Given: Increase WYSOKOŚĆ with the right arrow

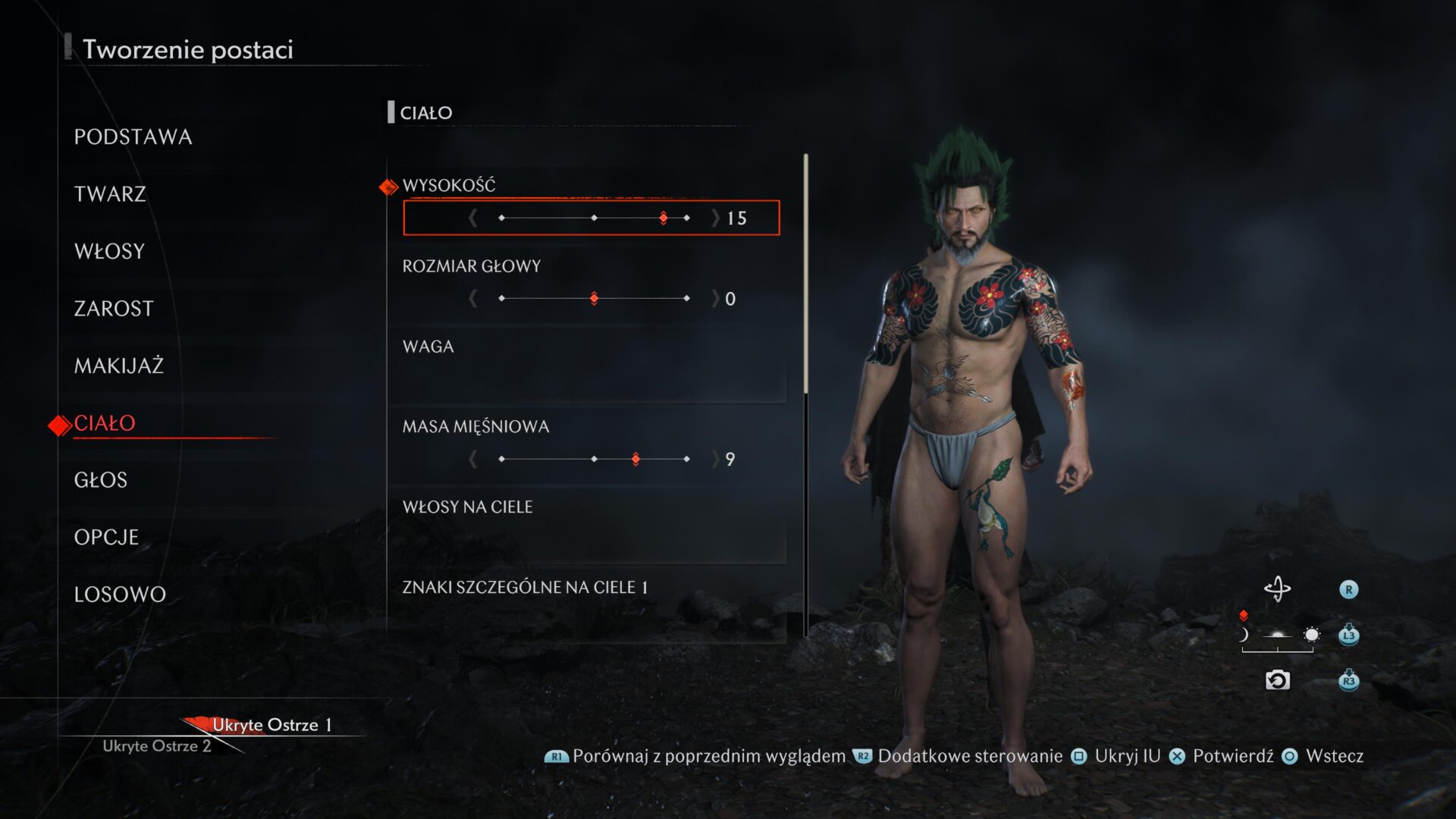Looking at the screenshot, I should [x=715, y=218].
